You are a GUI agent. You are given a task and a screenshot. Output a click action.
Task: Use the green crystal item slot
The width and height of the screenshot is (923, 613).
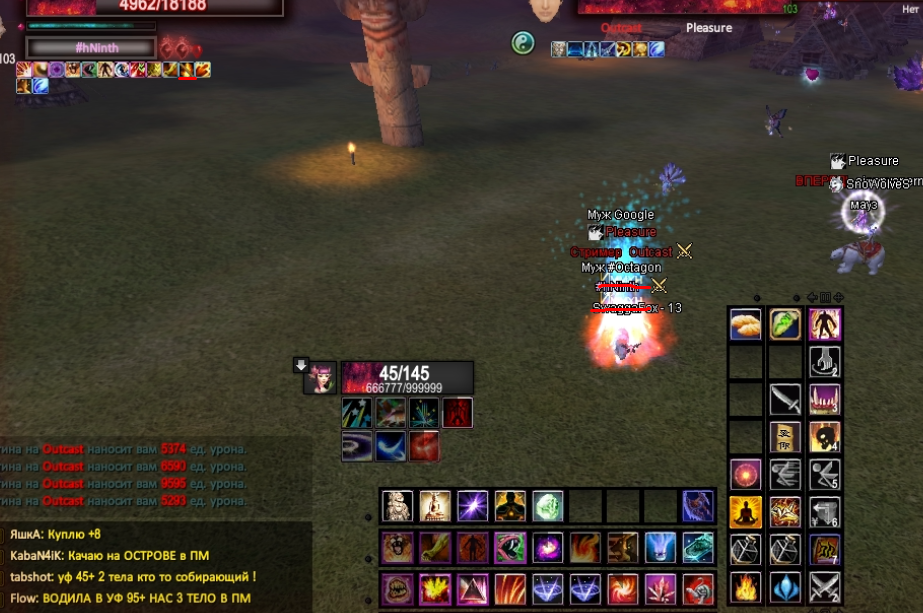[547, 506]
